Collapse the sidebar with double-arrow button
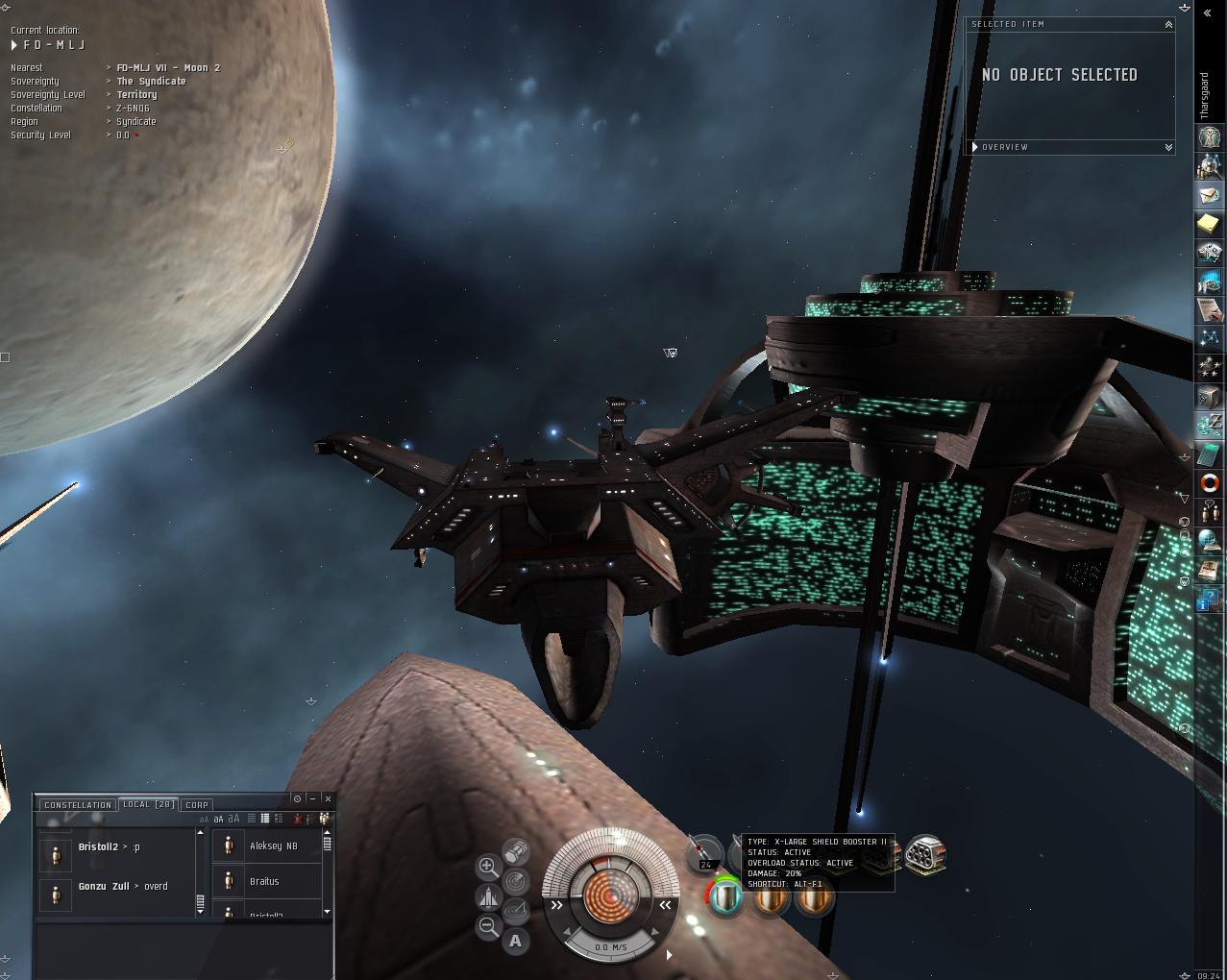1227x980 pixels. 1208,13
